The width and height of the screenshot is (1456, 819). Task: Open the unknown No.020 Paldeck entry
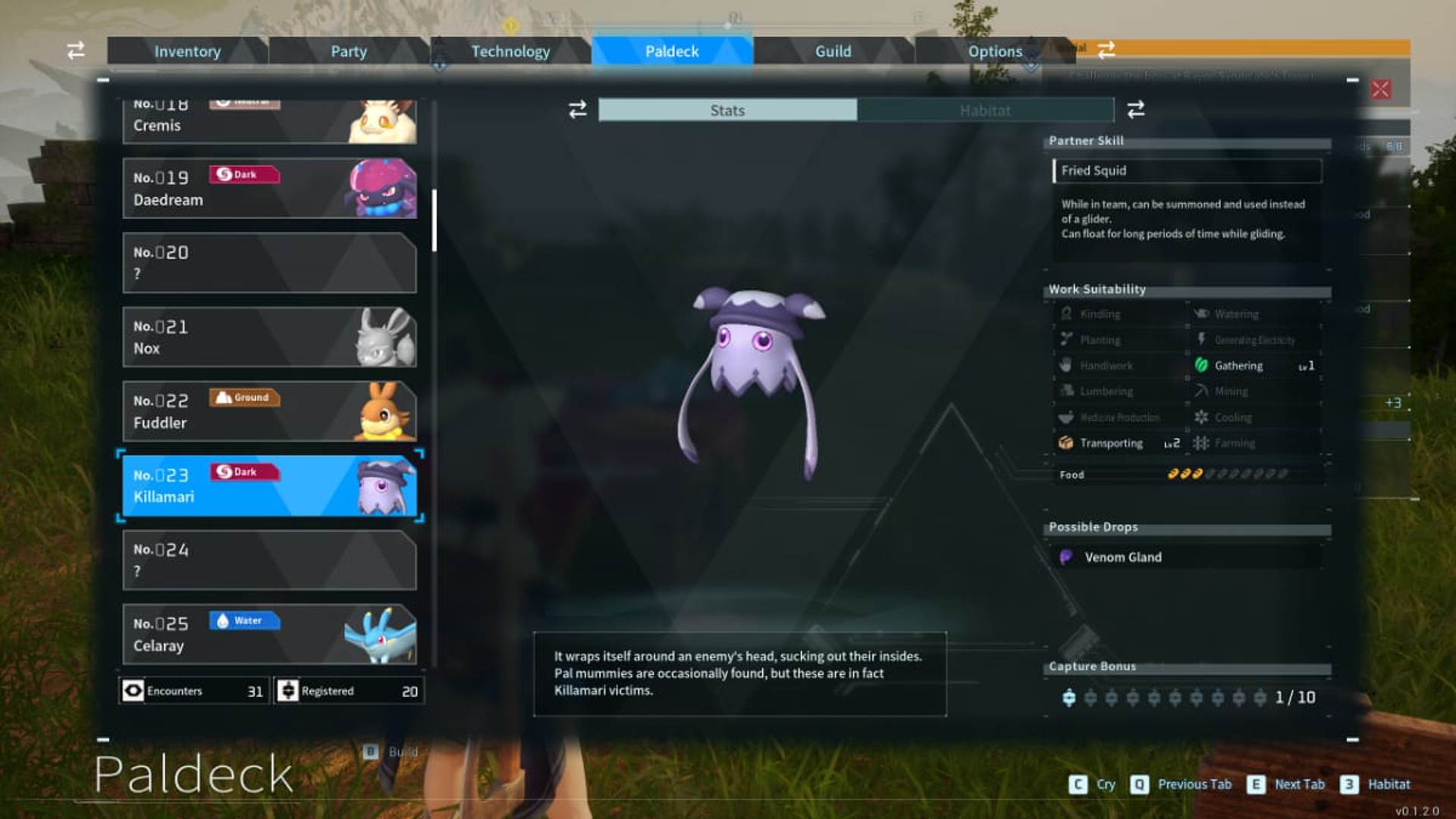tap(269, 263)
